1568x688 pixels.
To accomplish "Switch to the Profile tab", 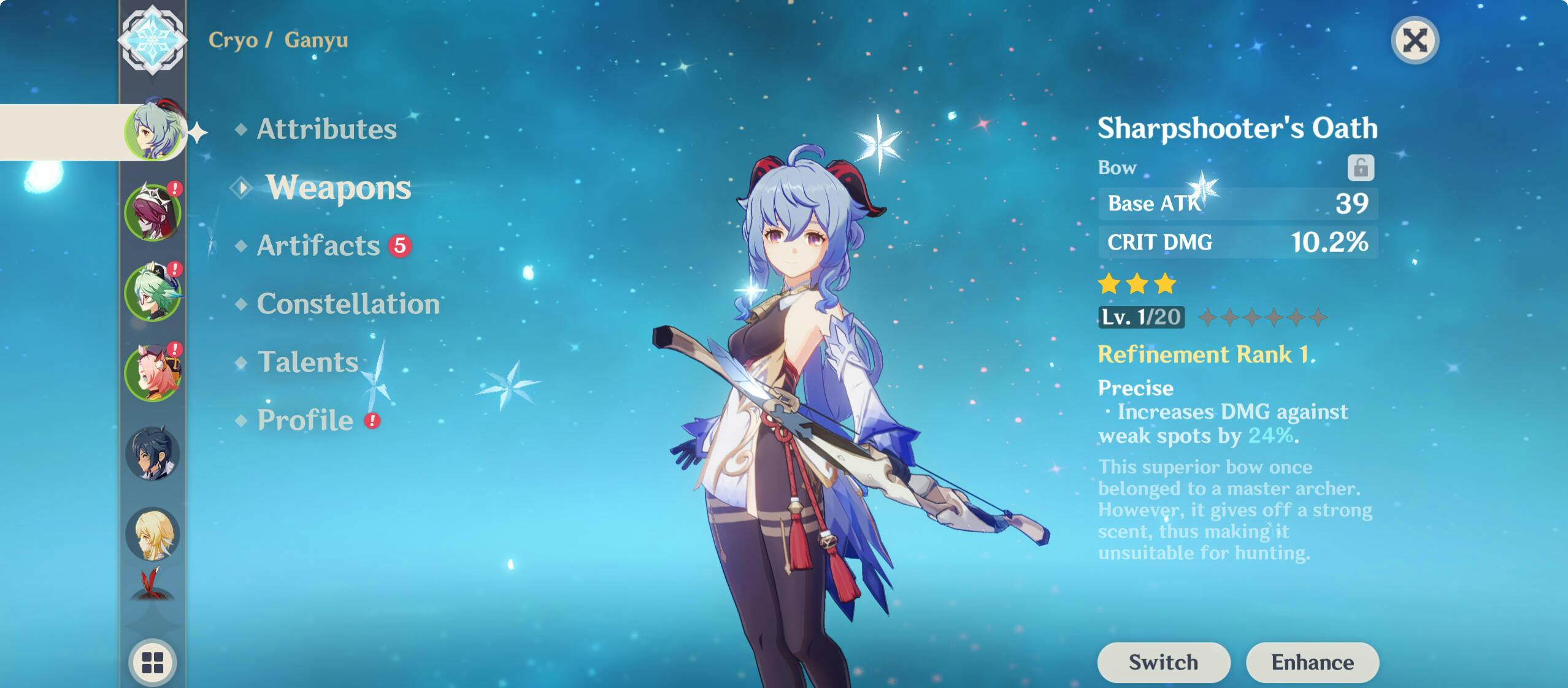I will [304, 421].
